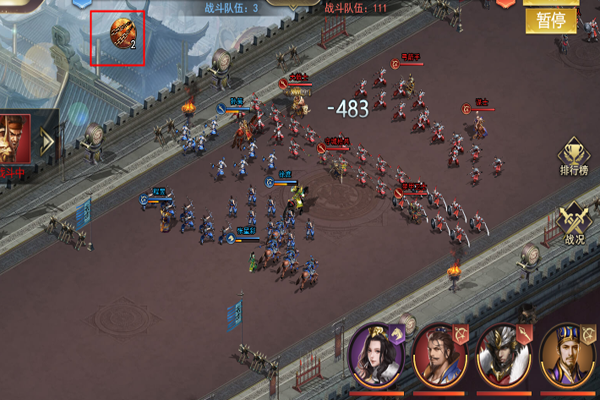Open the 战况 battle report icon

(x=574, y=223)
